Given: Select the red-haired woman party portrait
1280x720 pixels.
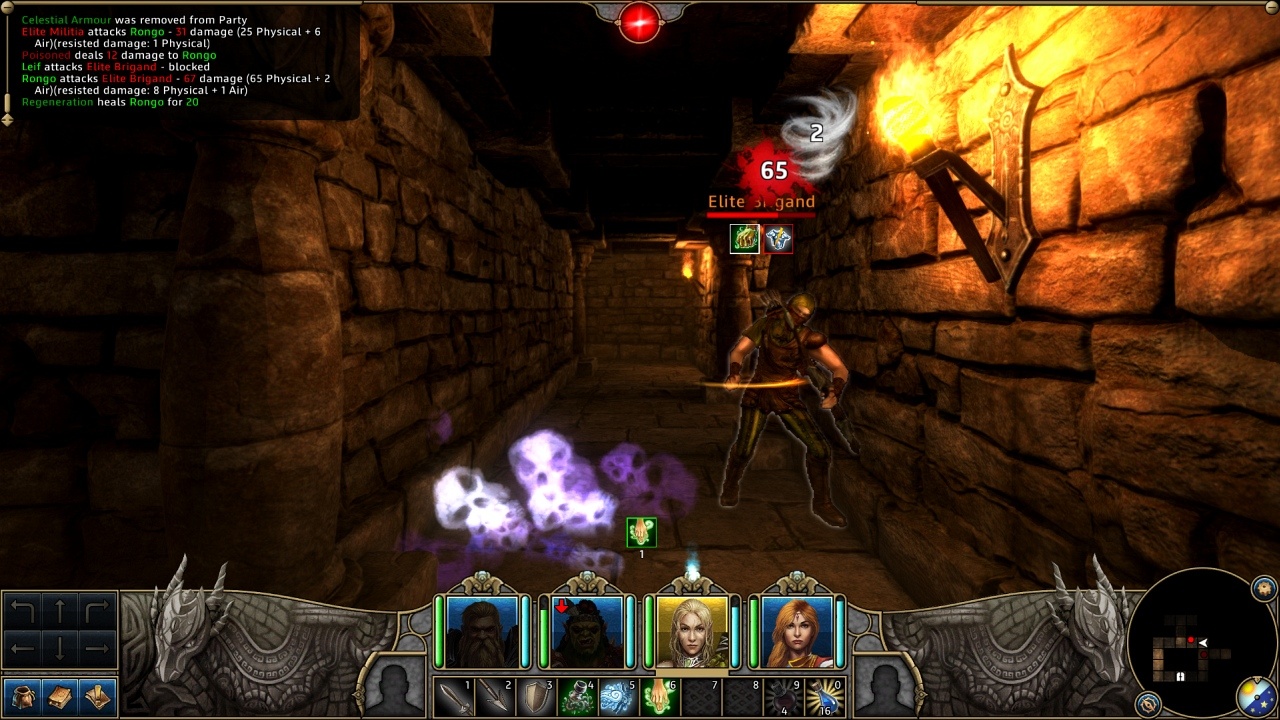Looking at the screenshot, I should pyautogui.click(x=797, y=631).
